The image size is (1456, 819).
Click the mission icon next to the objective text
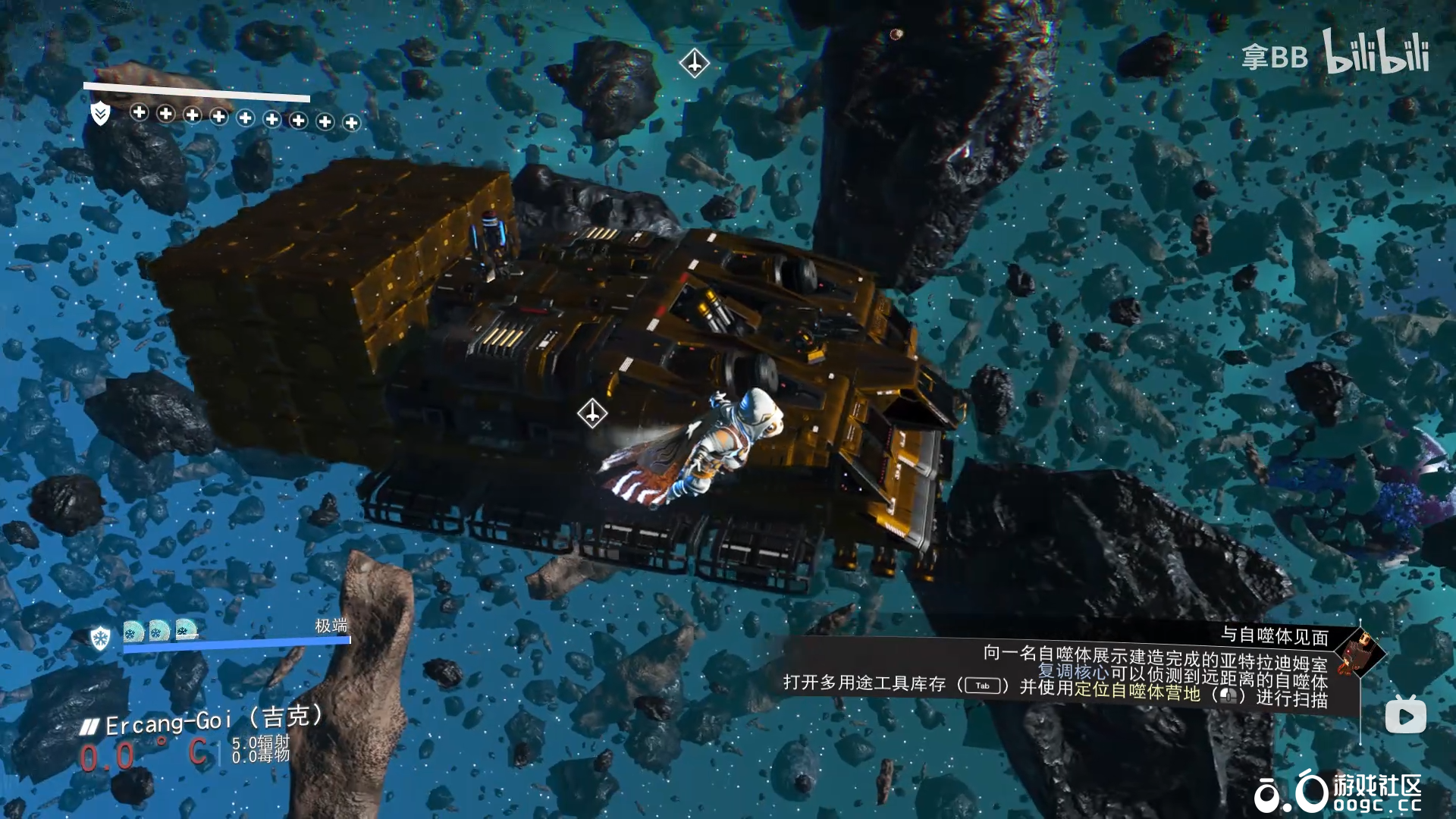(x=1360, y=651)
